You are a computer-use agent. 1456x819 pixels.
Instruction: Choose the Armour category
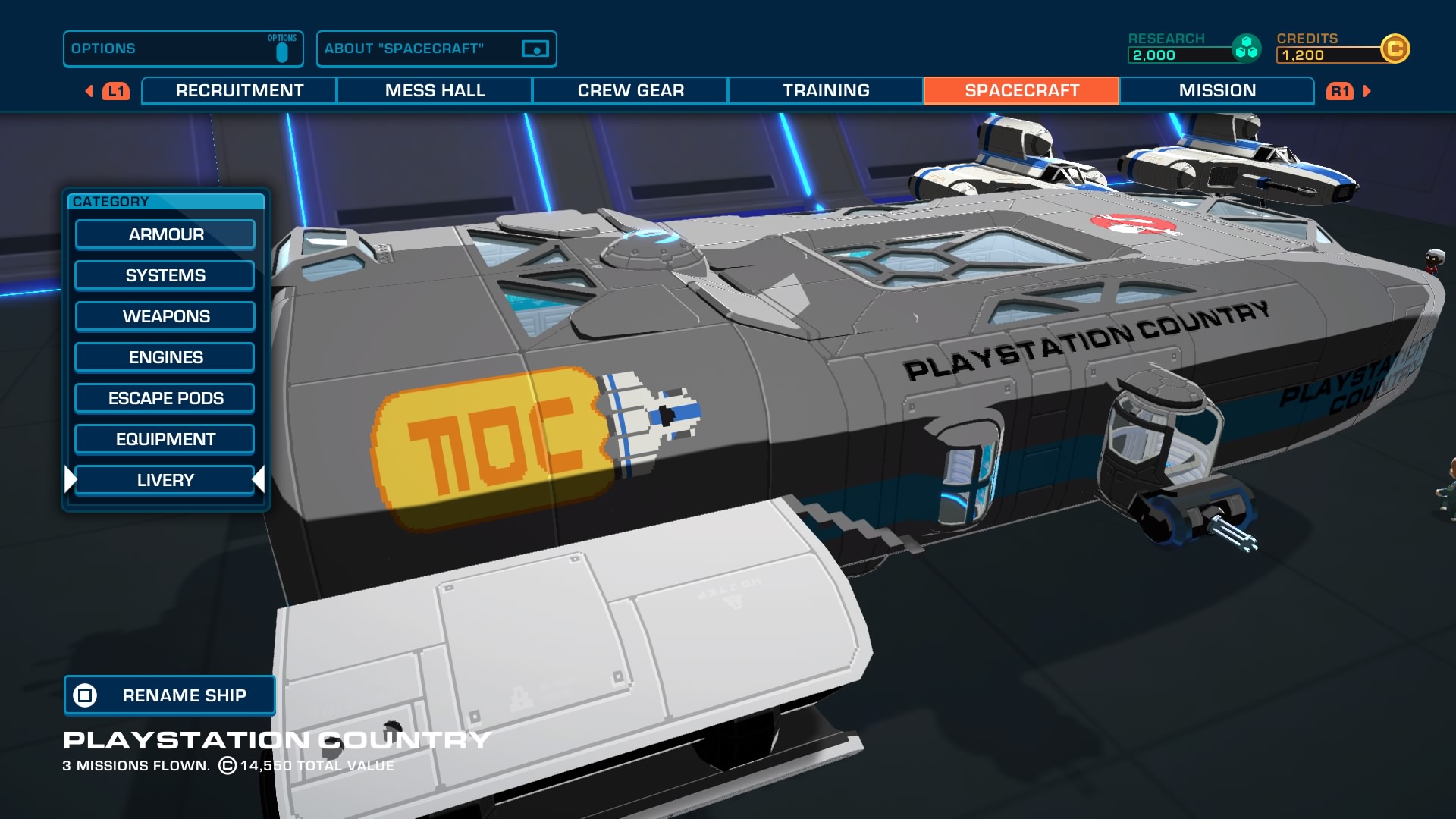point(165,235)
